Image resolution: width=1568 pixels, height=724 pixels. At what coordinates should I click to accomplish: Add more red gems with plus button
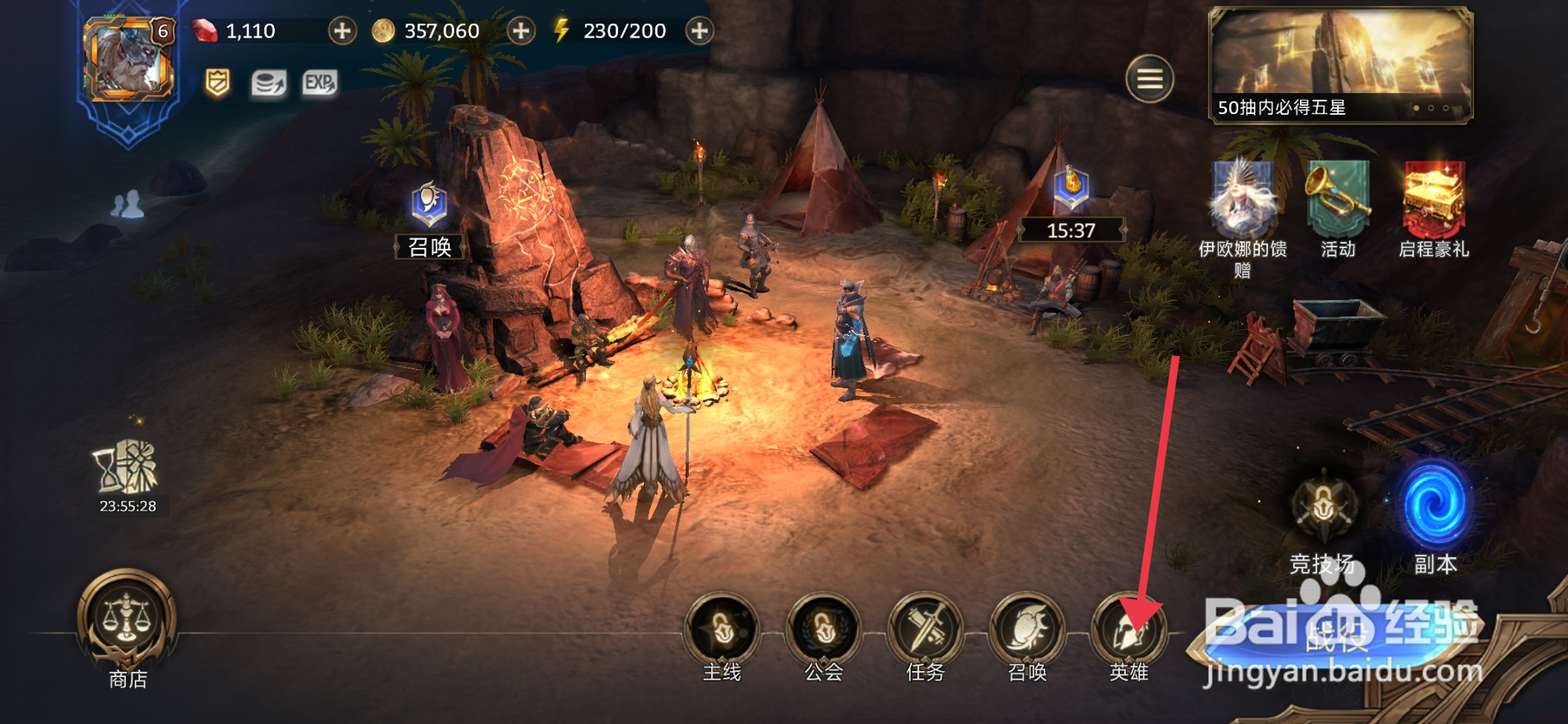pyautogui.click(x=342, y=31)
